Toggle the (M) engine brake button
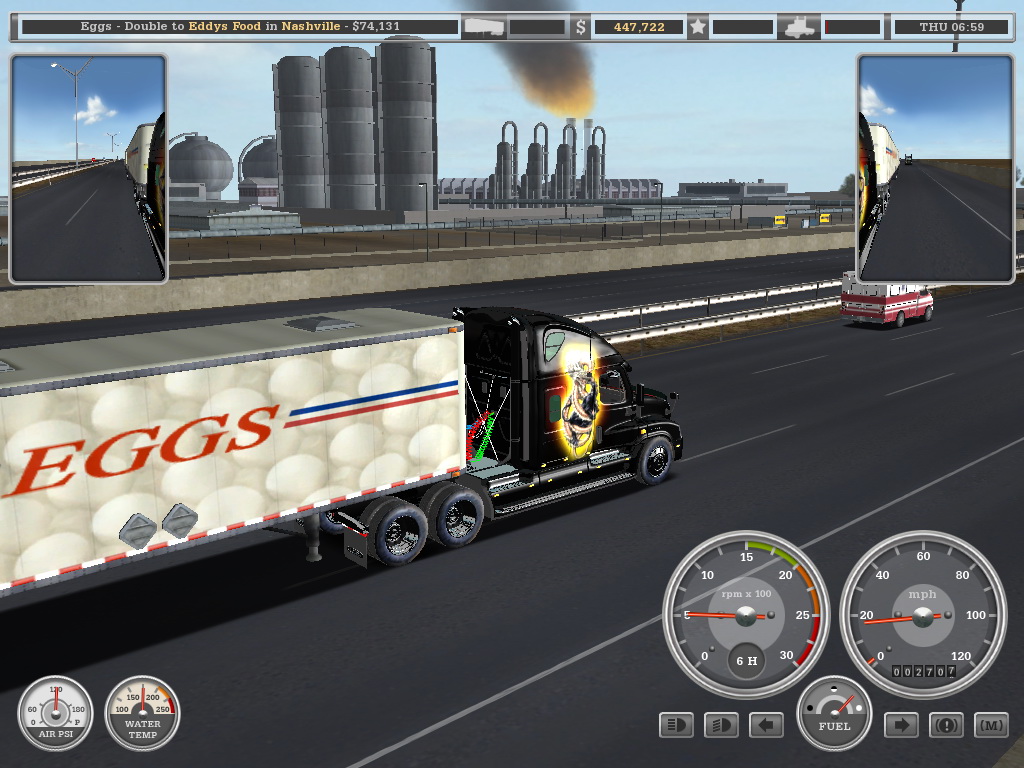 pyautogui.click(x=991, y=725)
